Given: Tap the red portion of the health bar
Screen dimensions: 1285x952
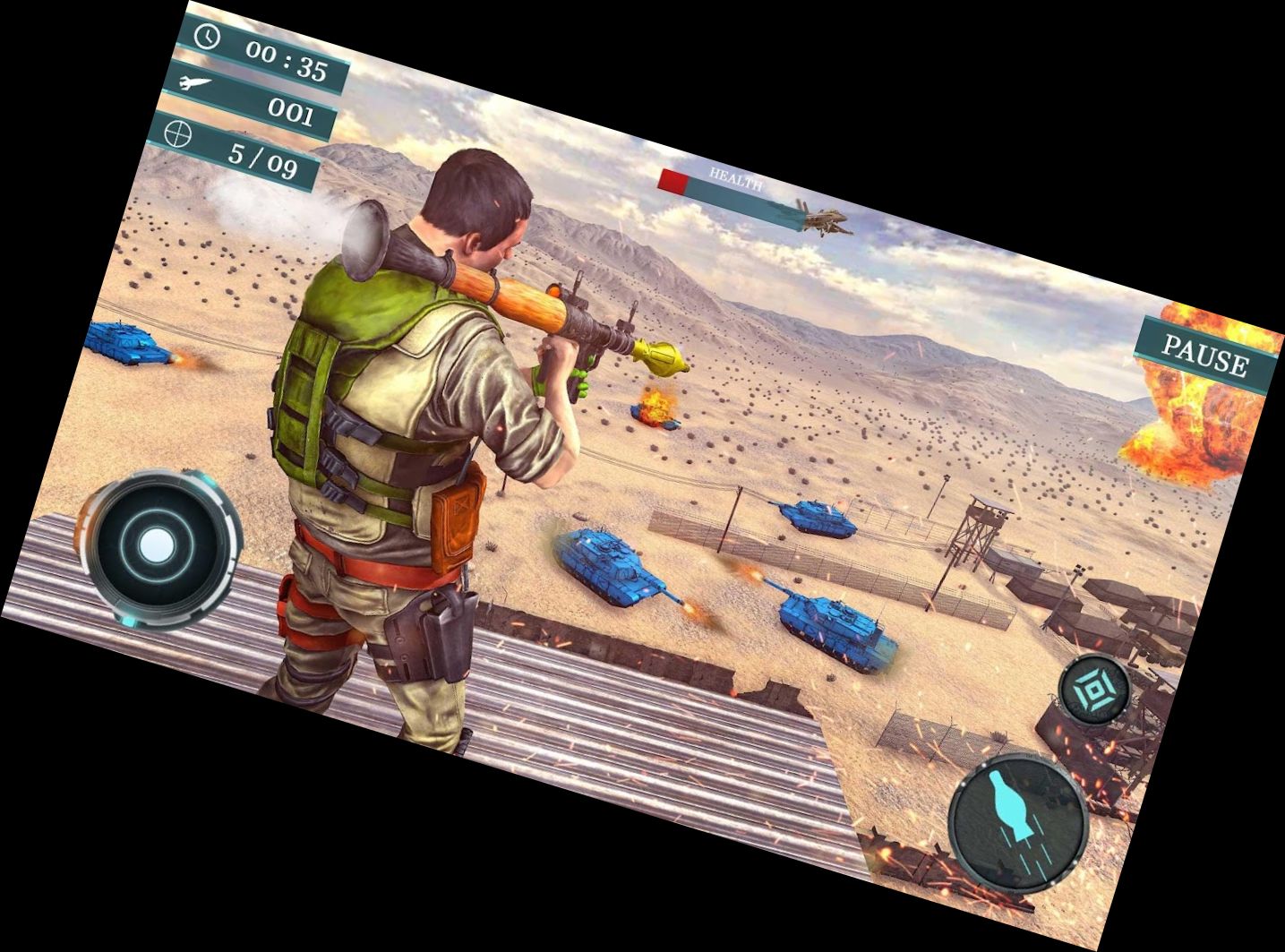Looking at the screenshot, I should pos(673,178).
